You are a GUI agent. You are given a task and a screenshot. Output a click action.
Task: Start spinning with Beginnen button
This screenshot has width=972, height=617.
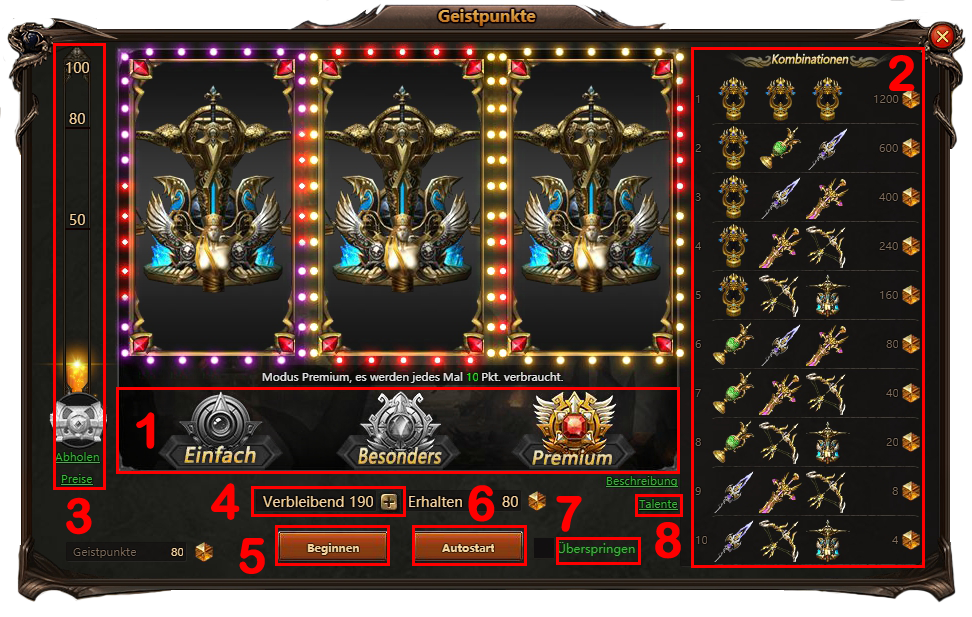pos(333,548)
